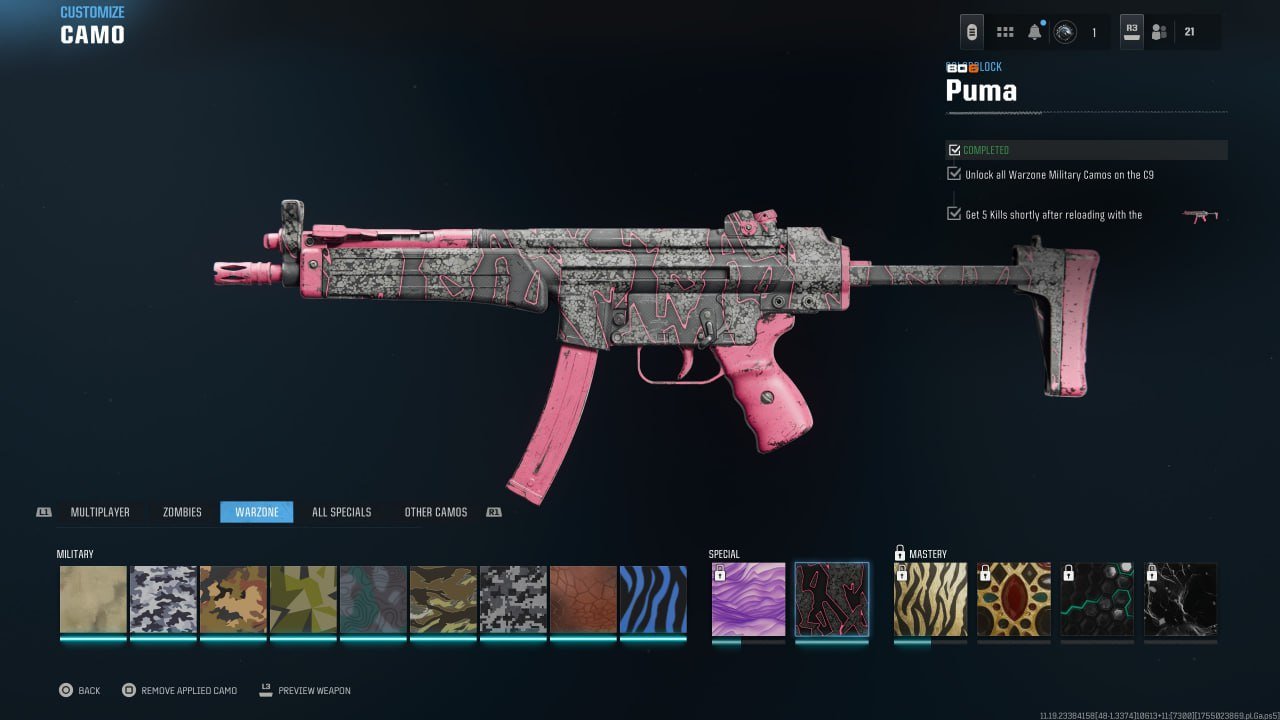The width and height of the screenshot is (1280, 720).
Task: Open the Zombies camo tab
Action: tap(182, 512)
